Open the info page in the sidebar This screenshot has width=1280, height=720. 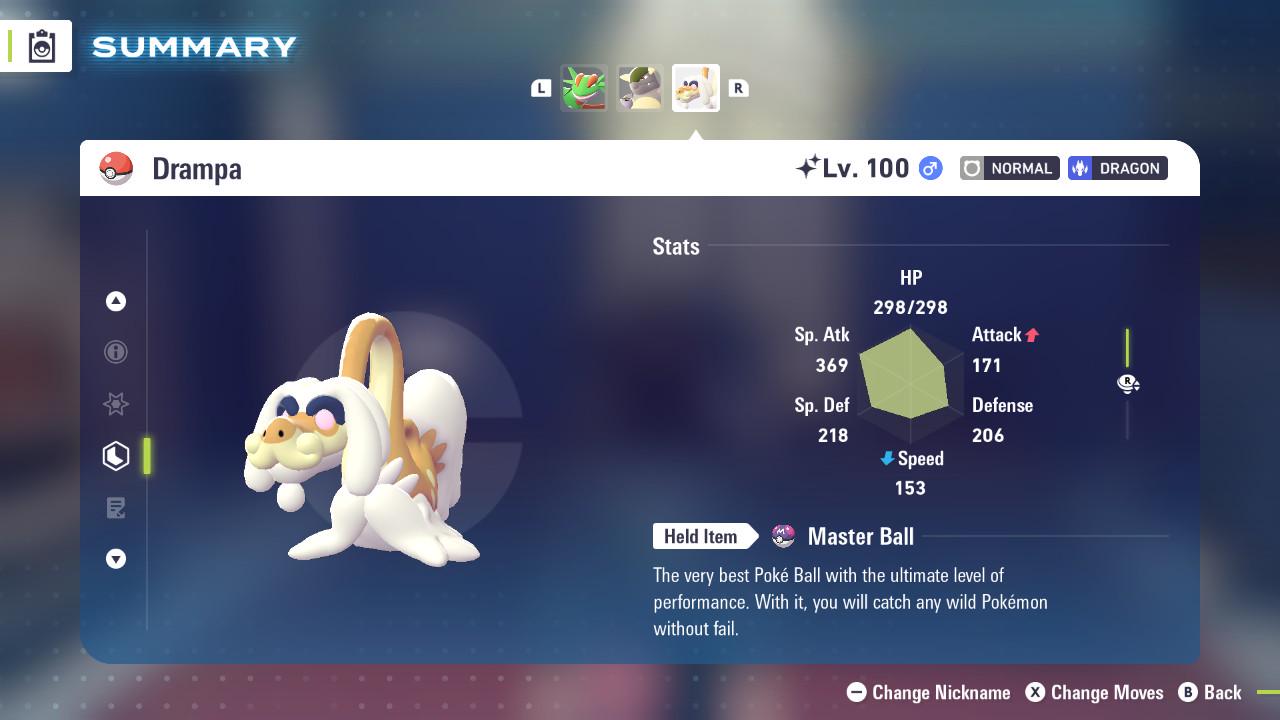click(116, 352)
